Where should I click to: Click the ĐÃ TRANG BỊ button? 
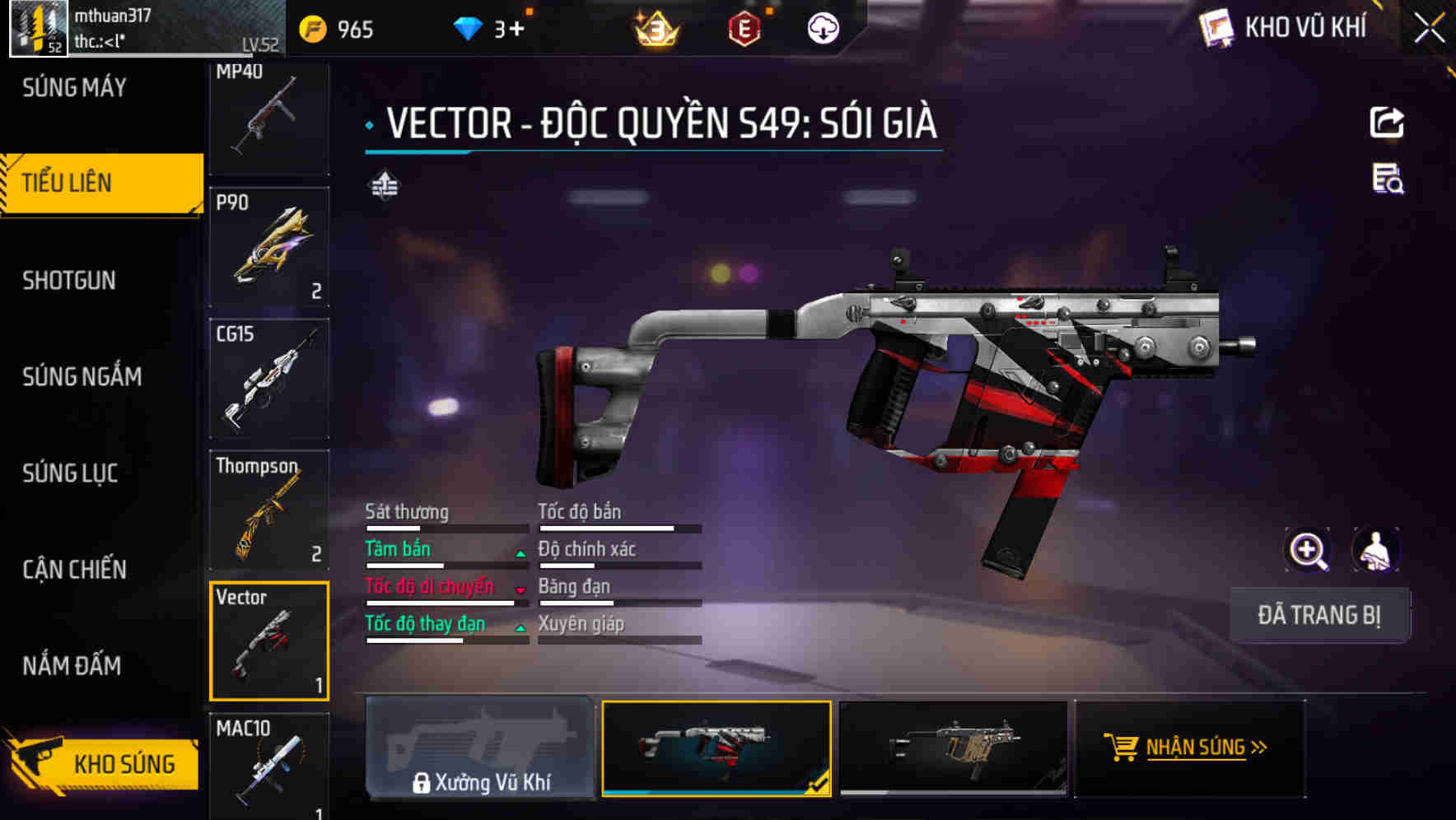point(1318,615)
